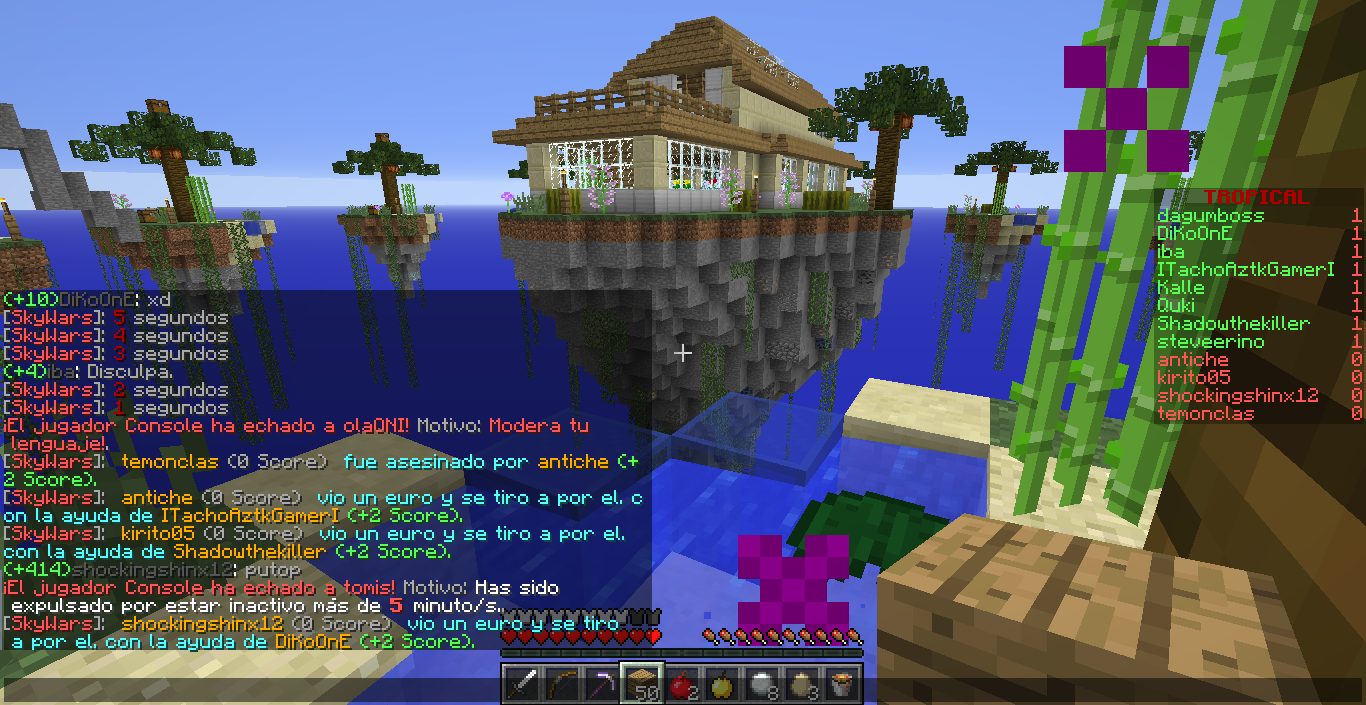Select the stack of 50 wooden planks
Viewport: 1366px width, 705px height.
click(643, 685)
